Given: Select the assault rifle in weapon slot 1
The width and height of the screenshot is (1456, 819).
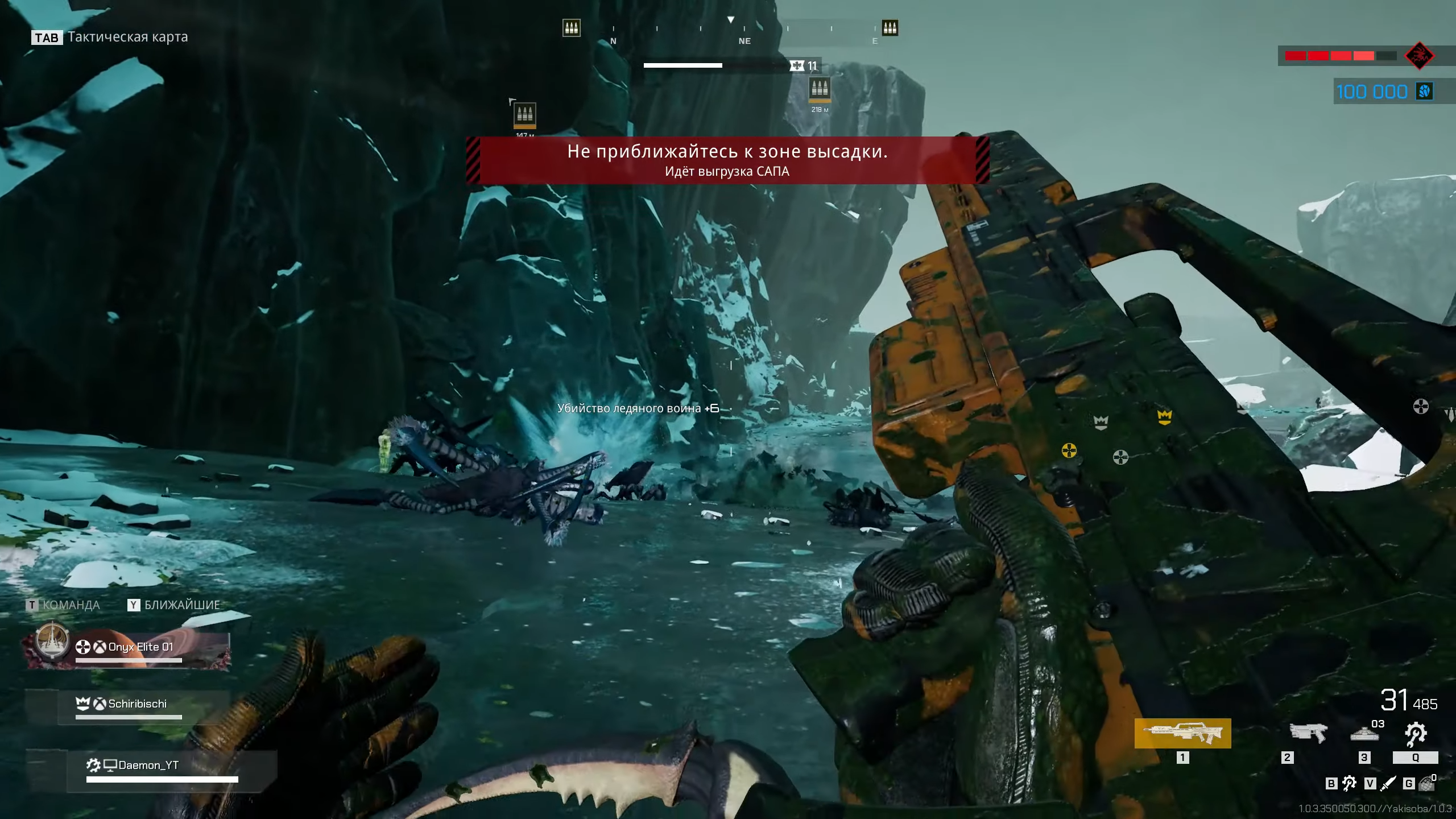Looking at the screenshot, I should click(1182, 733).
